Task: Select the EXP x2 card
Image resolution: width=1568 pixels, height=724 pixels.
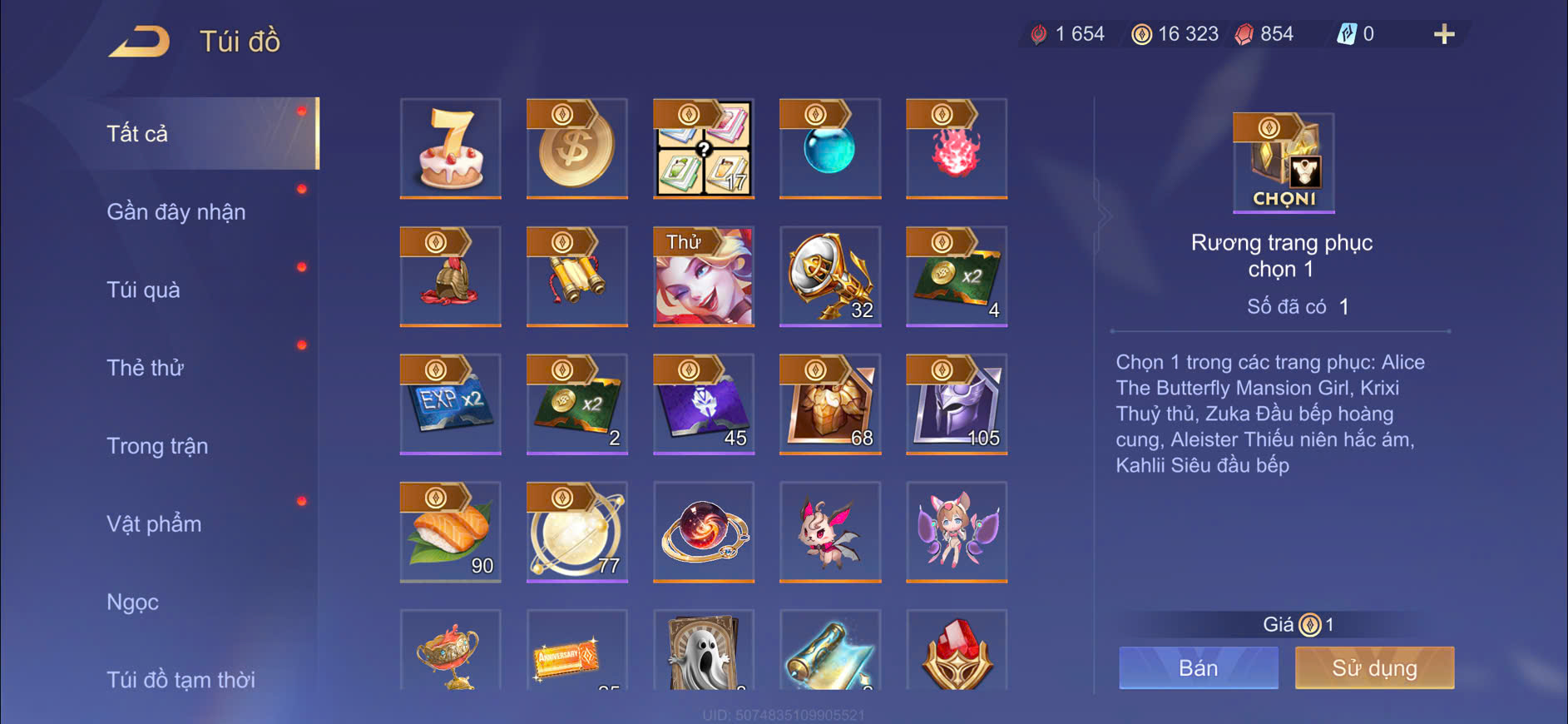Action: pyautogui.click(x=451, y=404)
